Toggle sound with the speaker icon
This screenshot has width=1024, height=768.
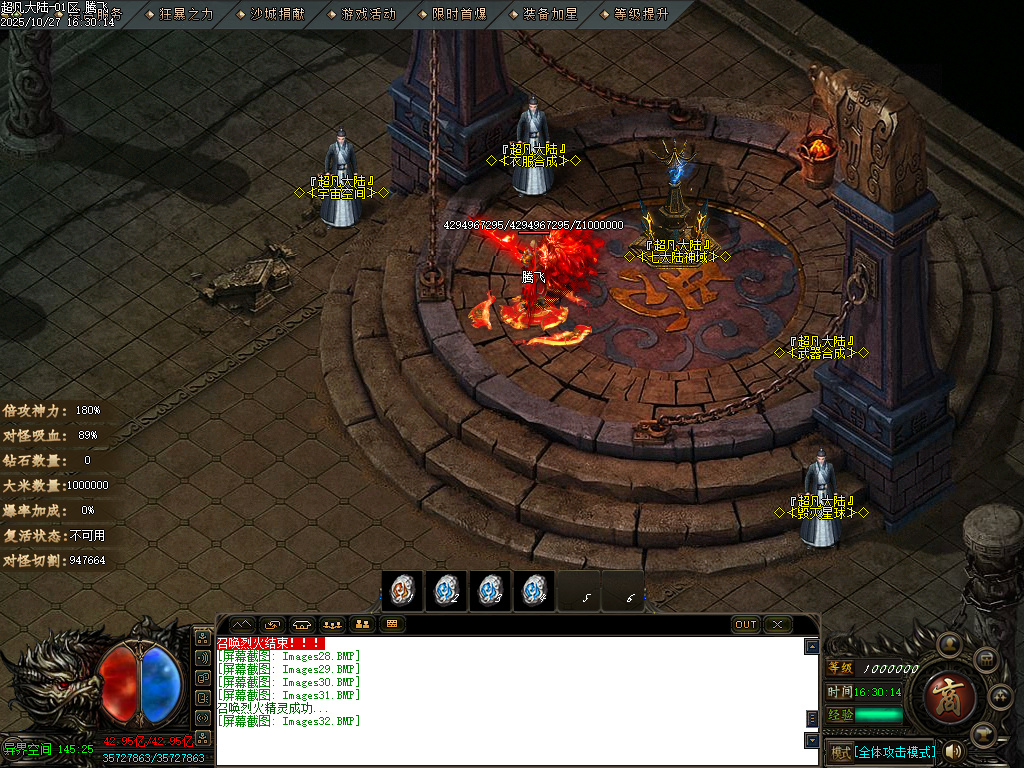(x=954, y=751)
